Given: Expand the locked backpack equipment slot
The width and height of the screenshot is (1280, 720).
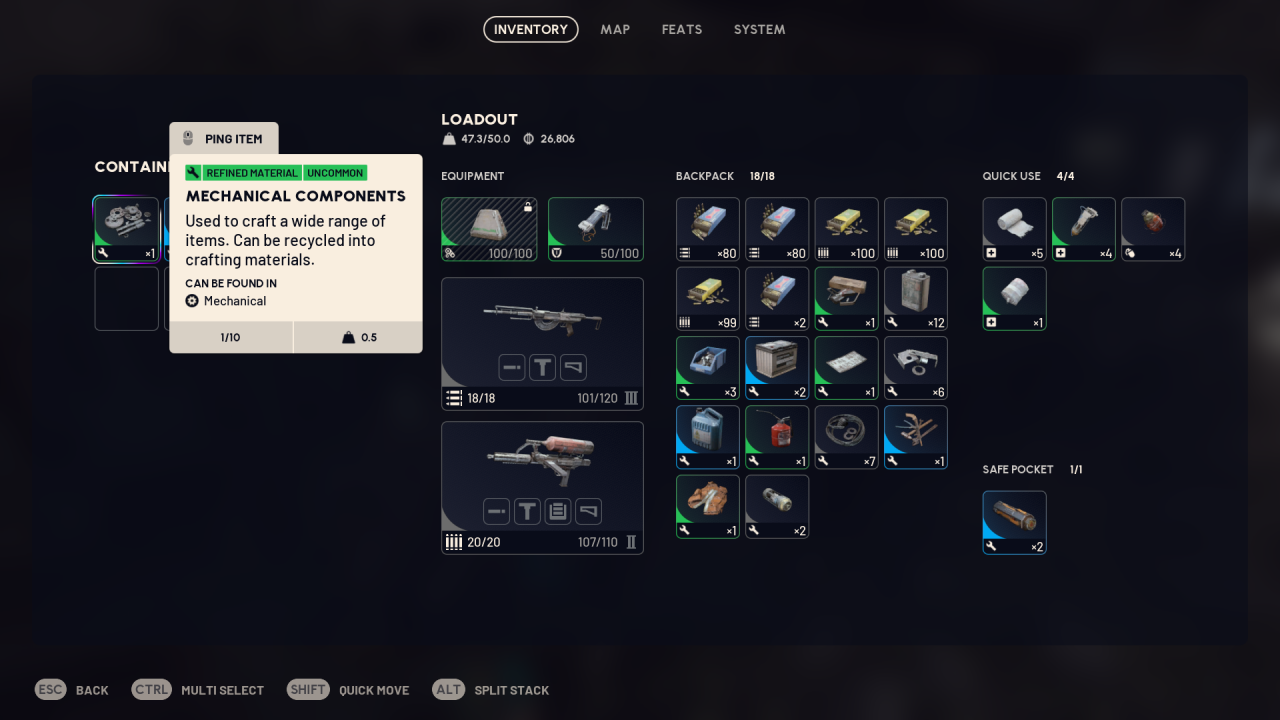Looking at the screenshot, I should tap(489, 229).
